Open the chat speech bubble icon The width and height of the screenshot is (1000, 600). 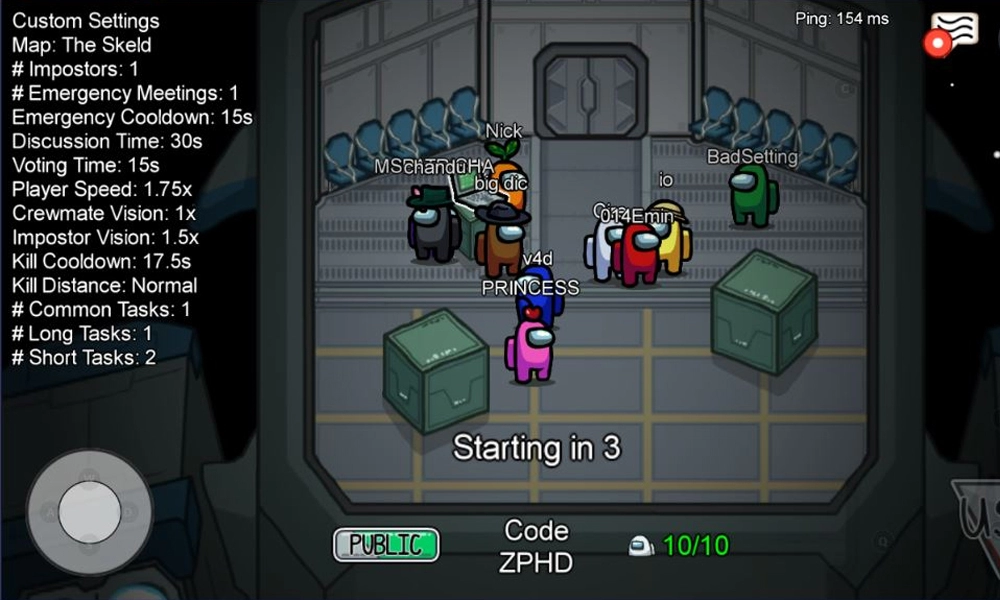coord(954,31)
